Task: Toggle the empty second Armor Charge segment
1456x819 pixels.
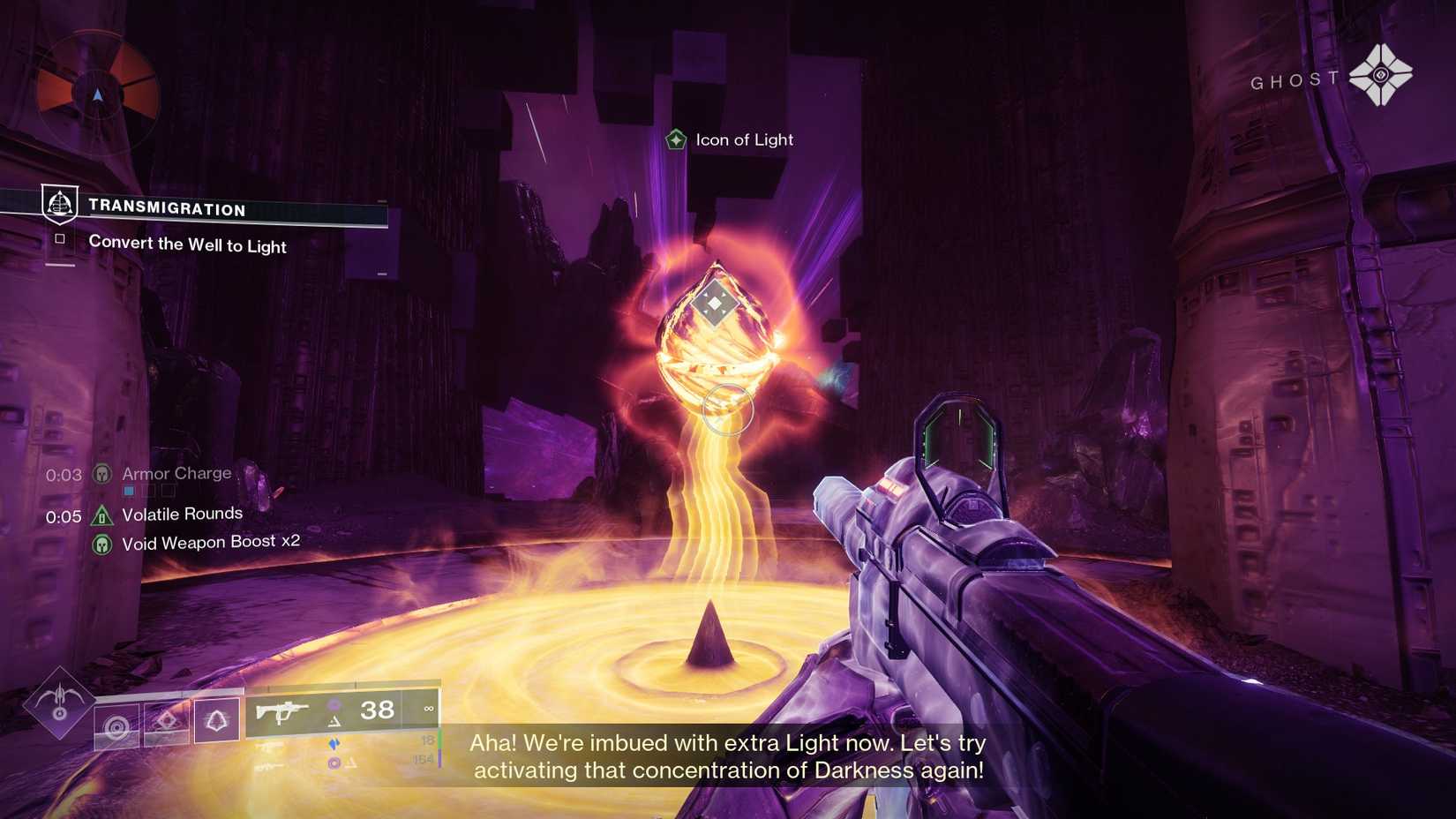Action: (x=148, y=491)
